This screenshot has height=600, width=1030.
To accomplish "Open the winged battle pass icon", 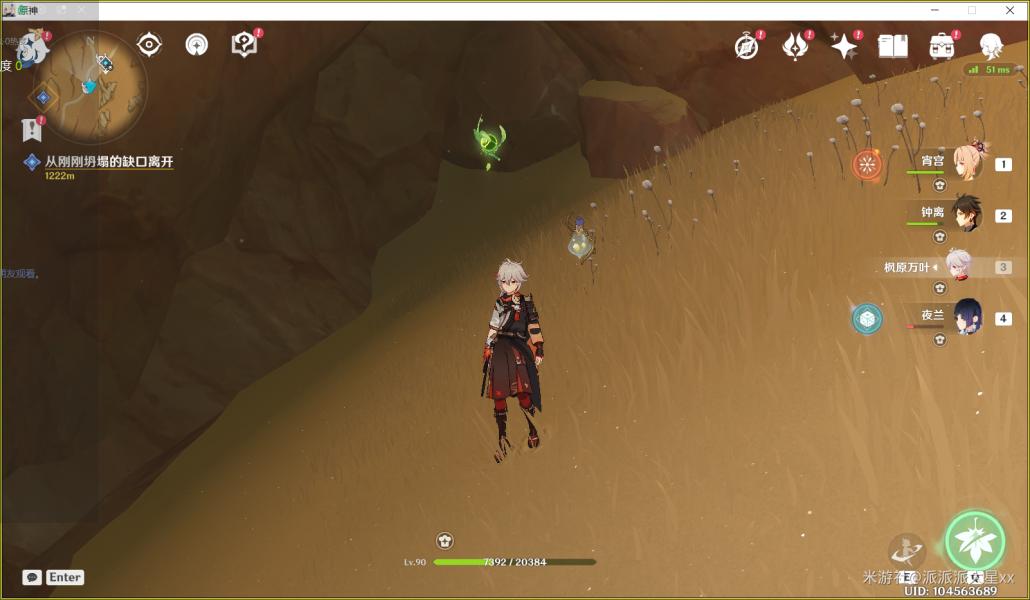I will (795, 46).
